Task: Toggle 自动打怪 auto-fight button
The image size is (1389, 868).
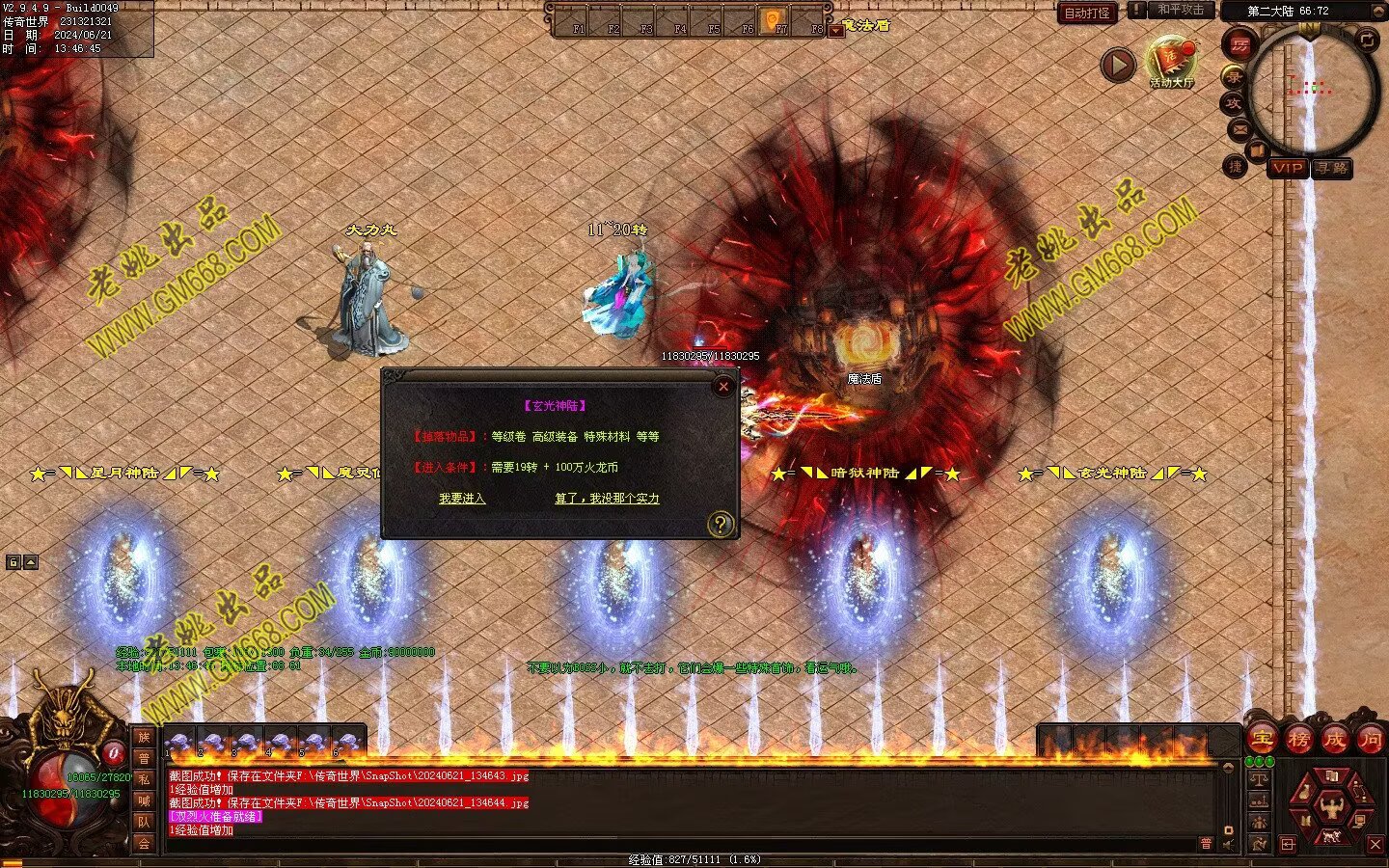Action: click(x=1087, y=13)
